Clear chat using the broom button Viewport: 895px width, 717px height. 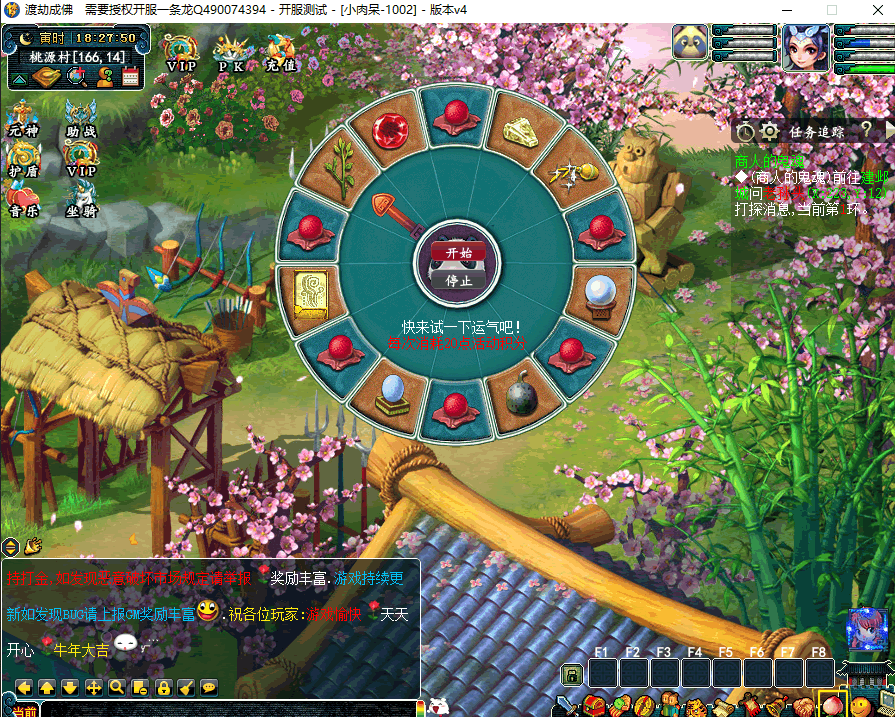point(185,687)
